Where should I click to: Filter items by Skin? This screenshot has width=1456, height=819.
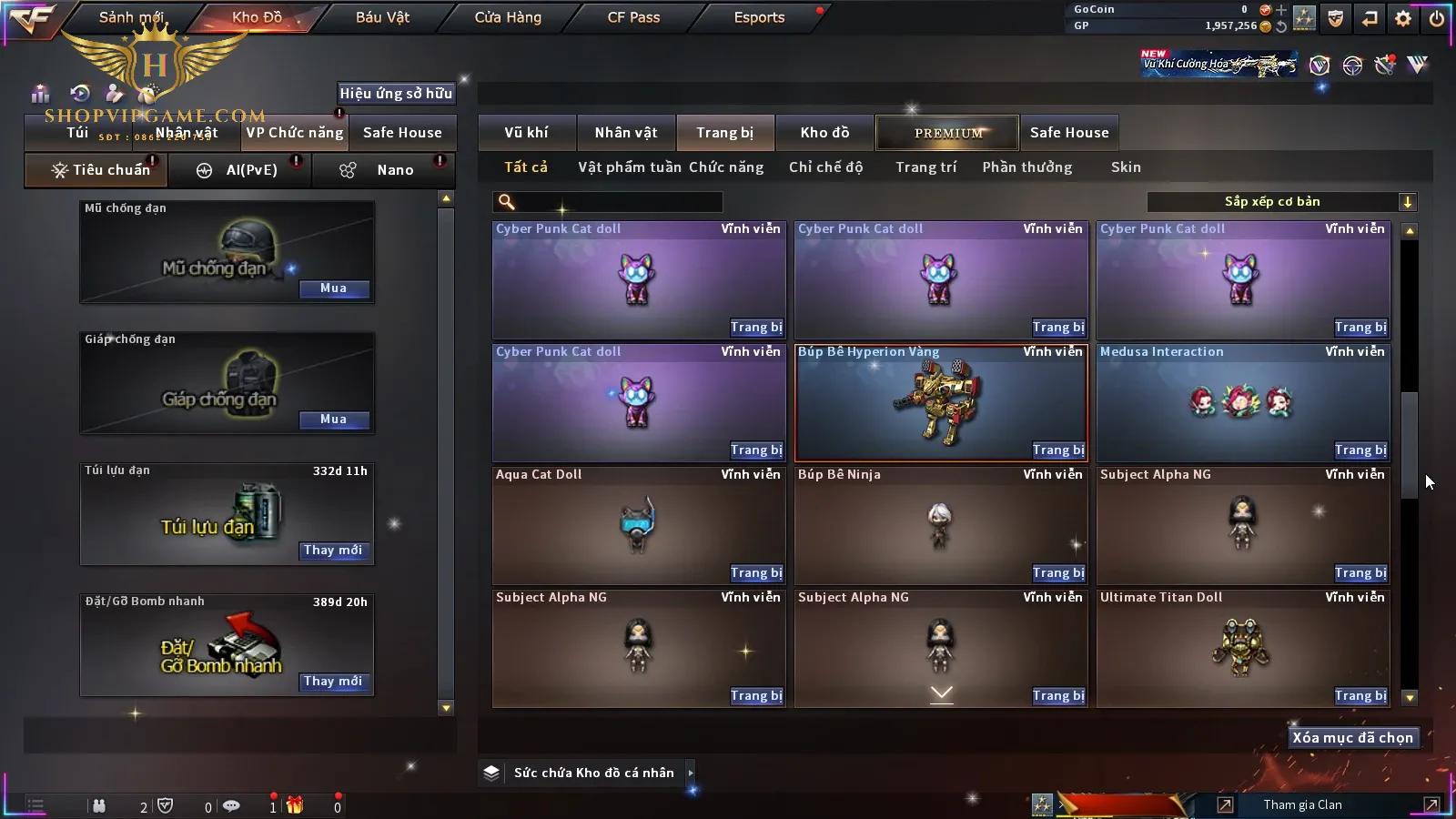pyautogui.click(x=1126, y=167)
